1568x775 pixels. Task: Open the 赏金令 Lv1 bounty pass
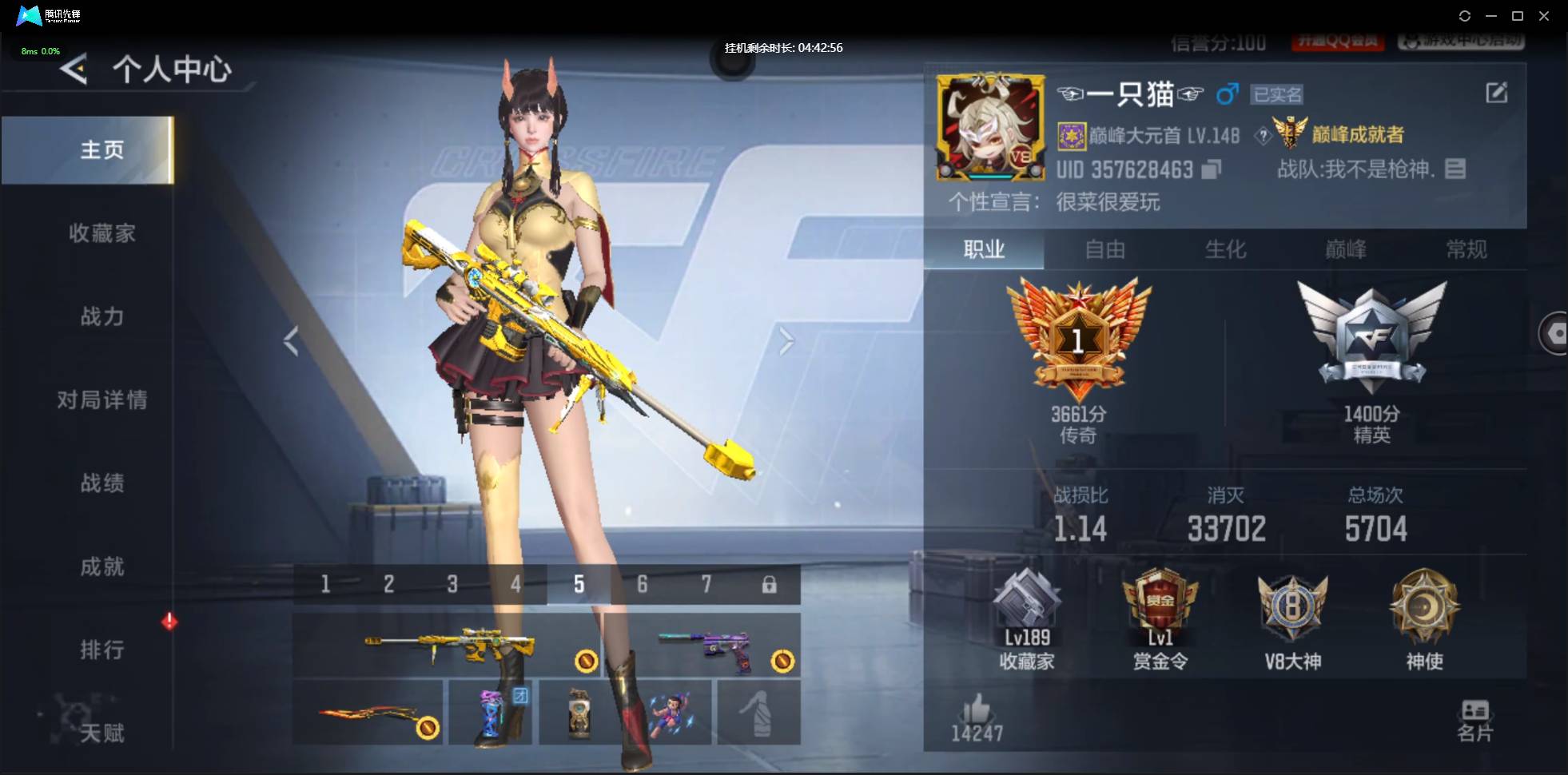coord(1160,615)
